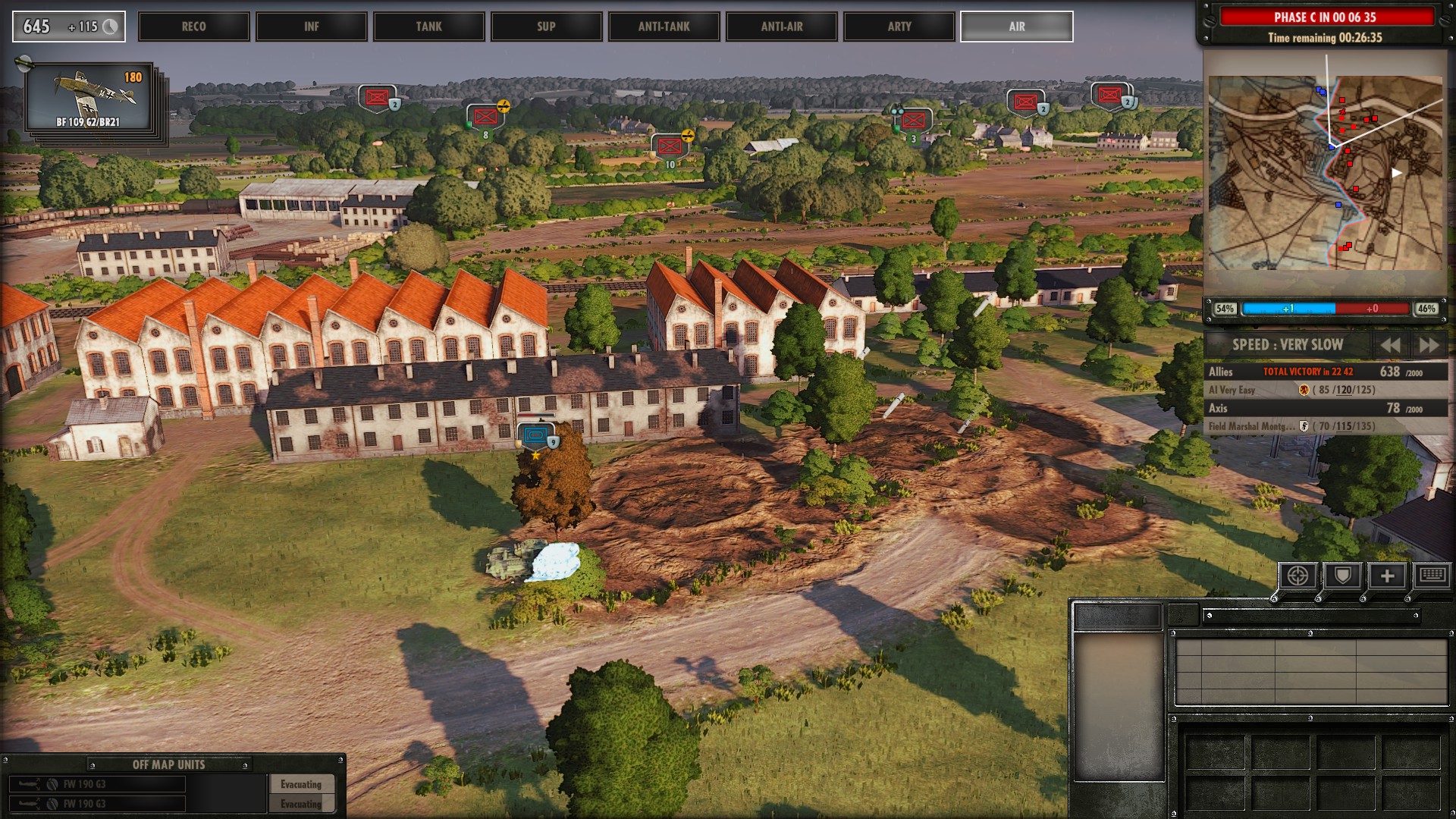Screen dimensions: 1456x819
Task: Select the AIR category tab
Action: click(1016, 27)
